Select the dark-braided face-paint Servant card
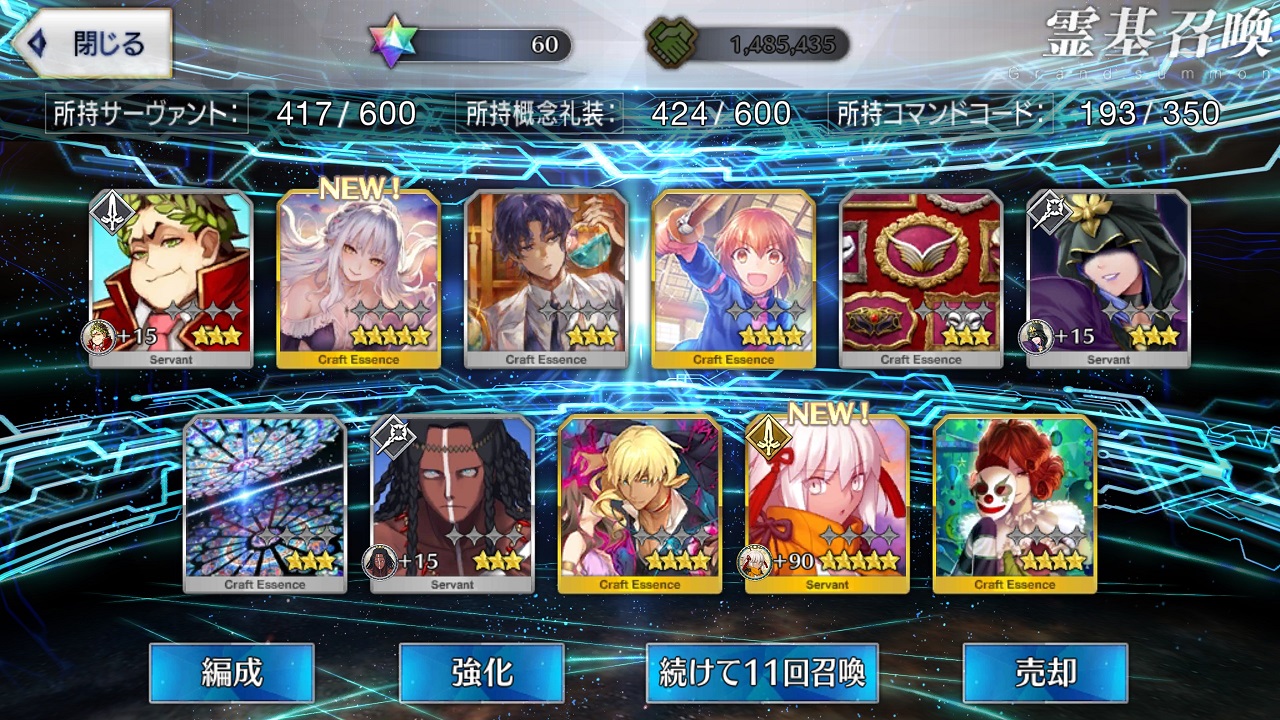 pyautogui.click(x=452, y=503)
